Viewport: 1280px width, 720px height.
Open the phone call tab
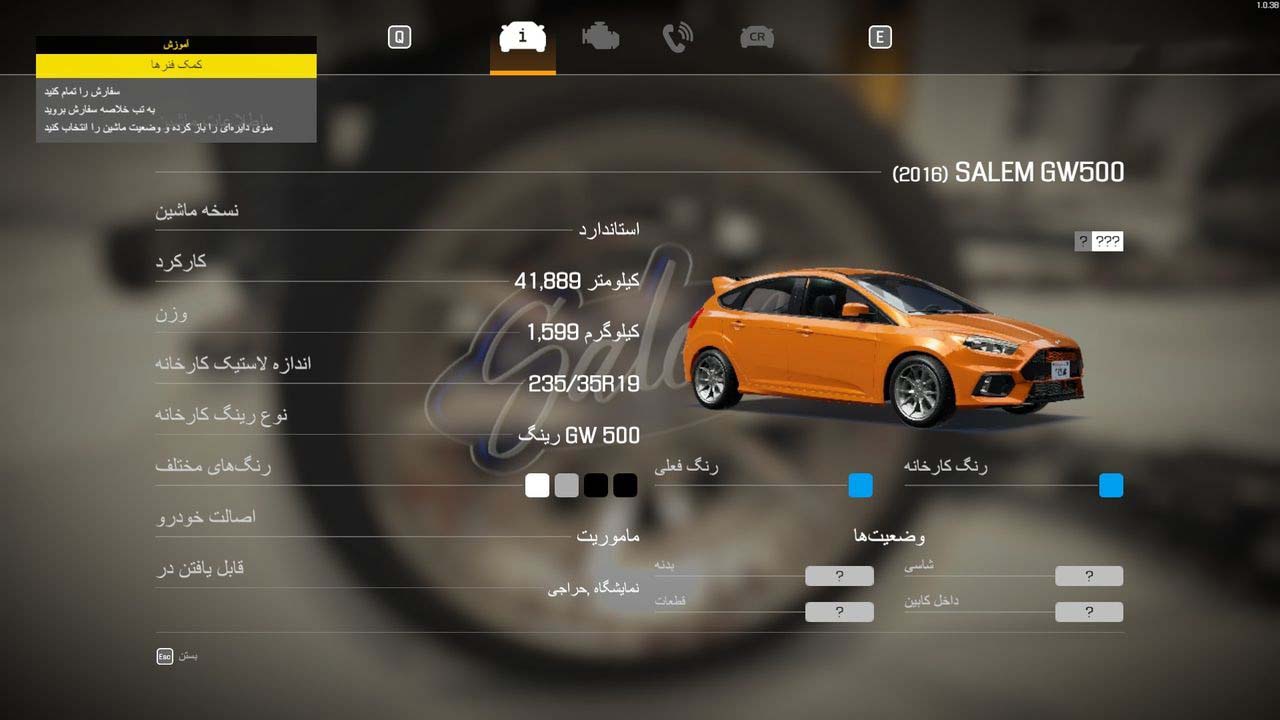(x=678, y=38)
